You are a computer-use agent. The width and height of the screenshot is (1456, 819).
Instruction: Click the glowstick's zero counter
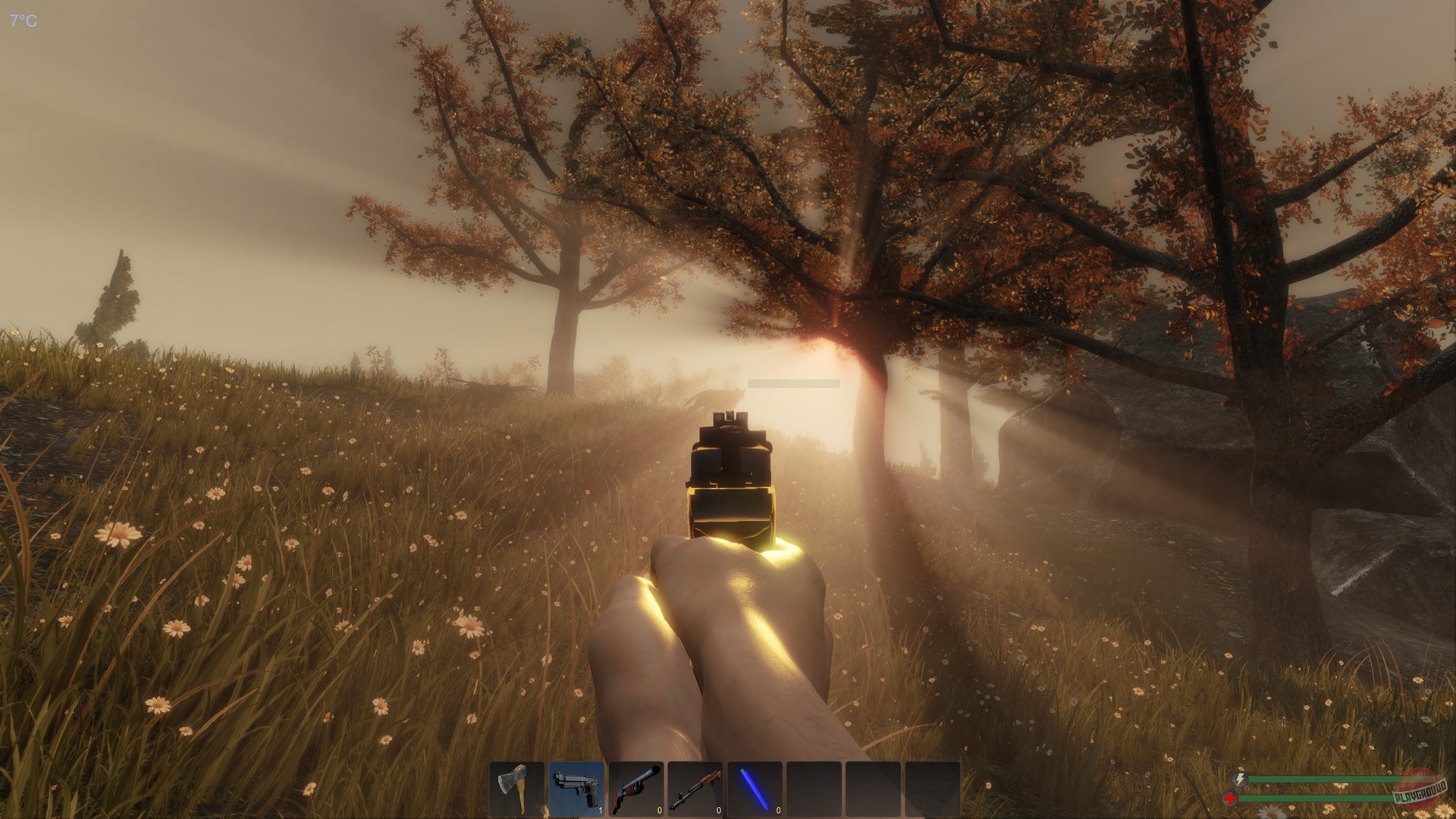(x=777, y=810)
